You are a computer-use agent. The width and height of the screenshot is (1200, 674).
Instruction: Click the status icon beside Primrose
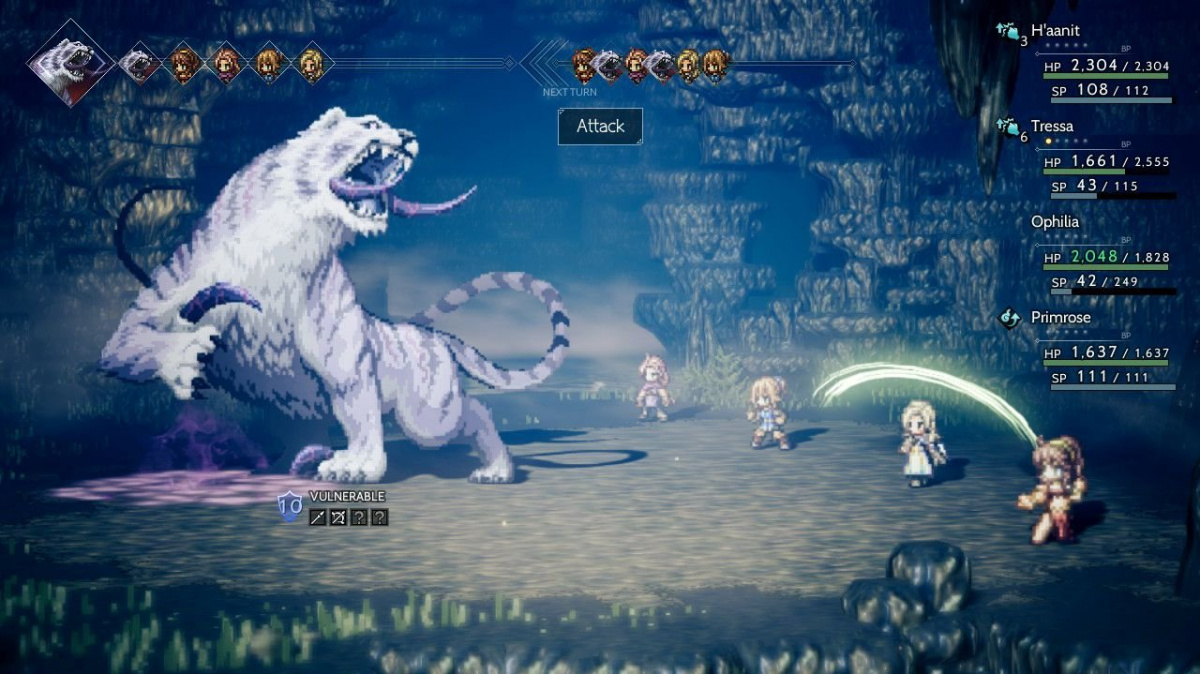click(x=1009, y=318)
